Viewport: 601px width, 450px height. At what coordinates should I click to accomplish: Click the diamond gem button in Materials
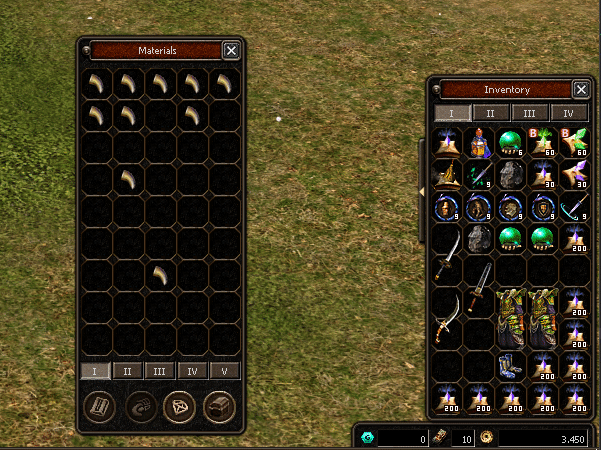pos(179,408)
